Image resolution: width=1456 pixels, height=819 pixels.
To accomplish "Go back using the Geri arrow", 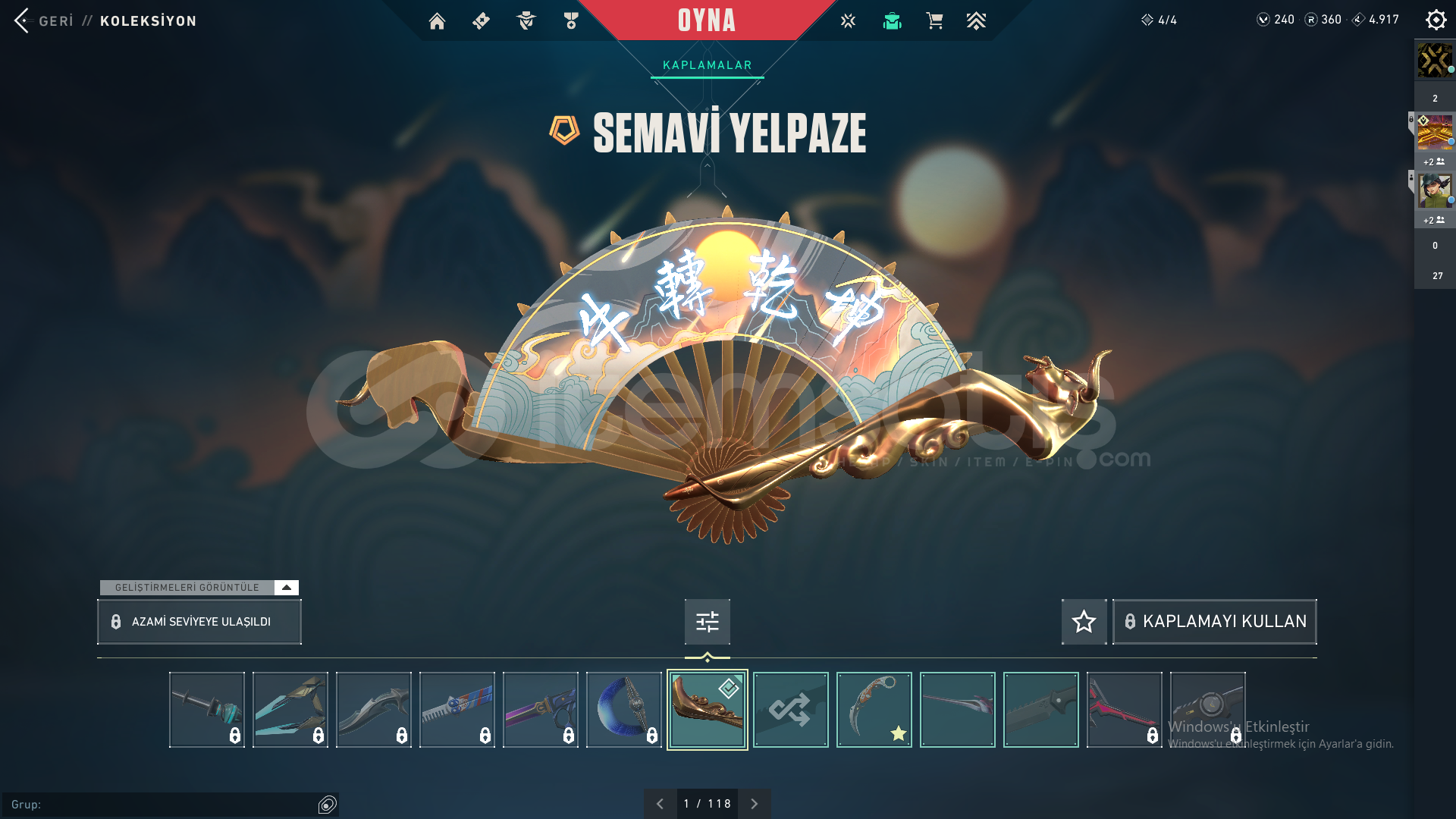I will (22, 20).
